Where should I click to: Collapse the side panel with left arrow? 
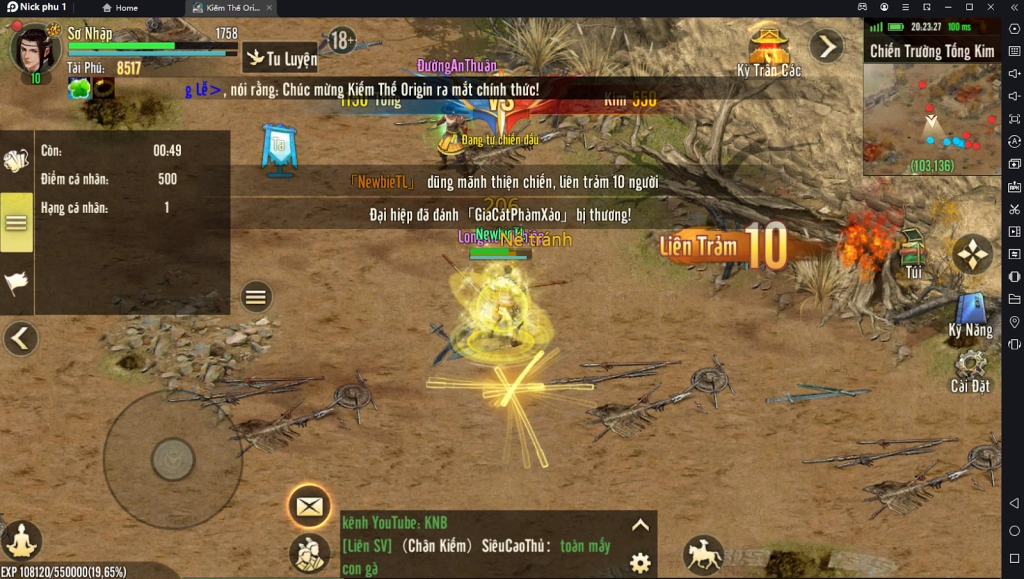pyautogui.click(x=20, y=339)
